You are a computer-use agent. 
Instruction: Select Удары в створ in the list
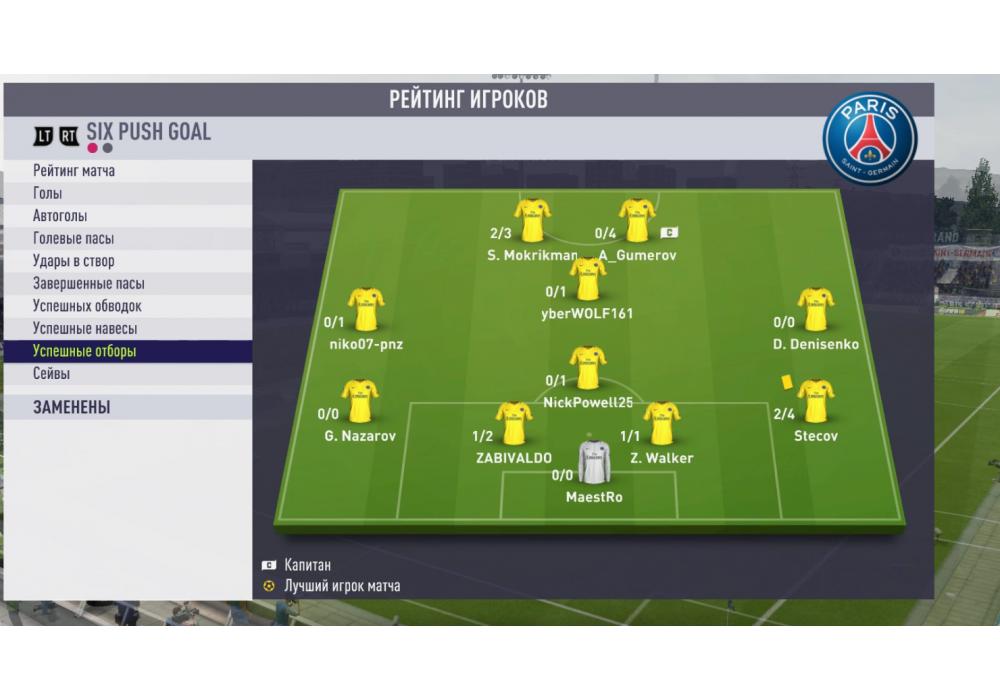74,261
